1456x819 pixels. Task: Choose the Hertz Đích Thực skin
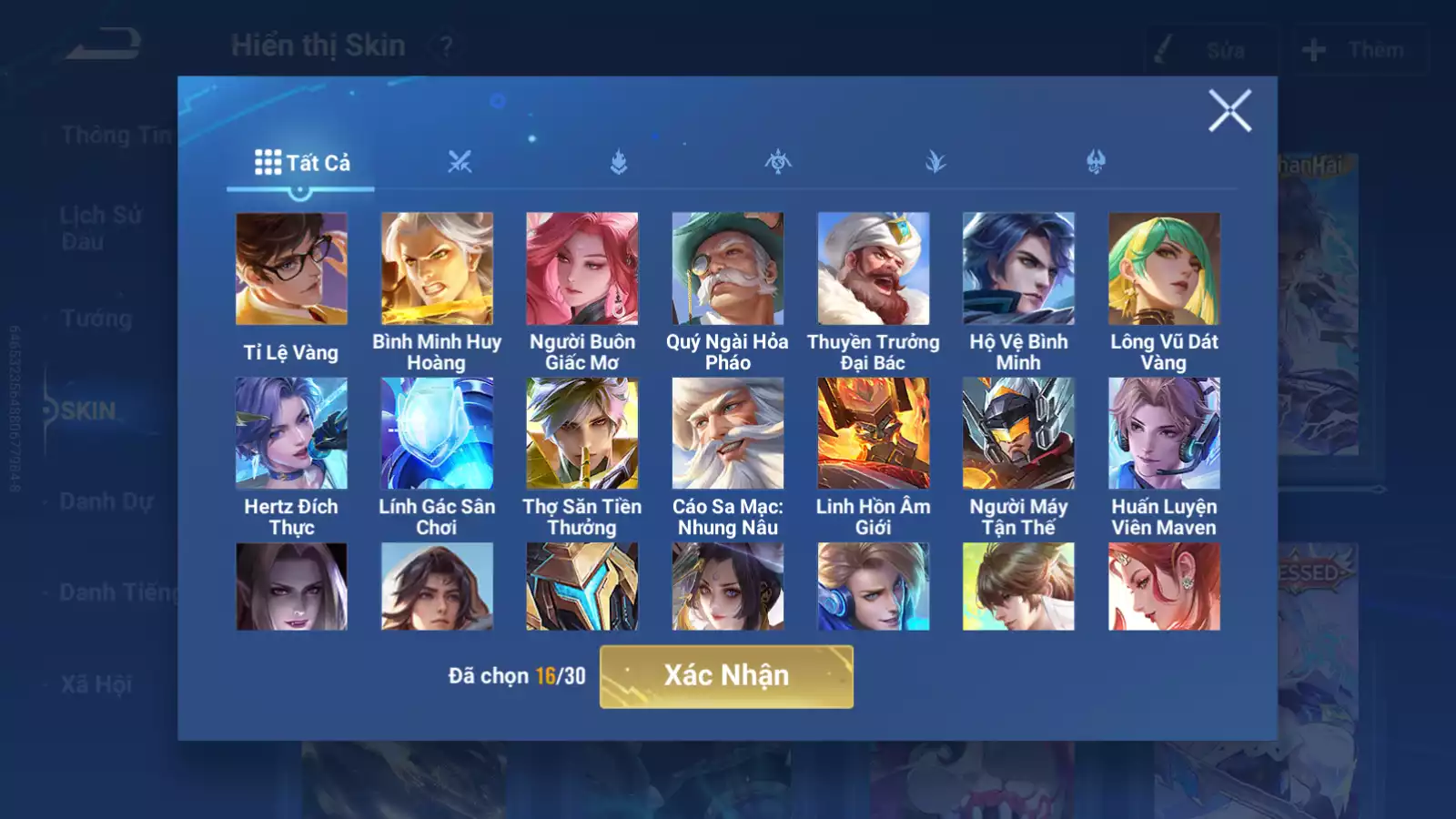(291, 434)
